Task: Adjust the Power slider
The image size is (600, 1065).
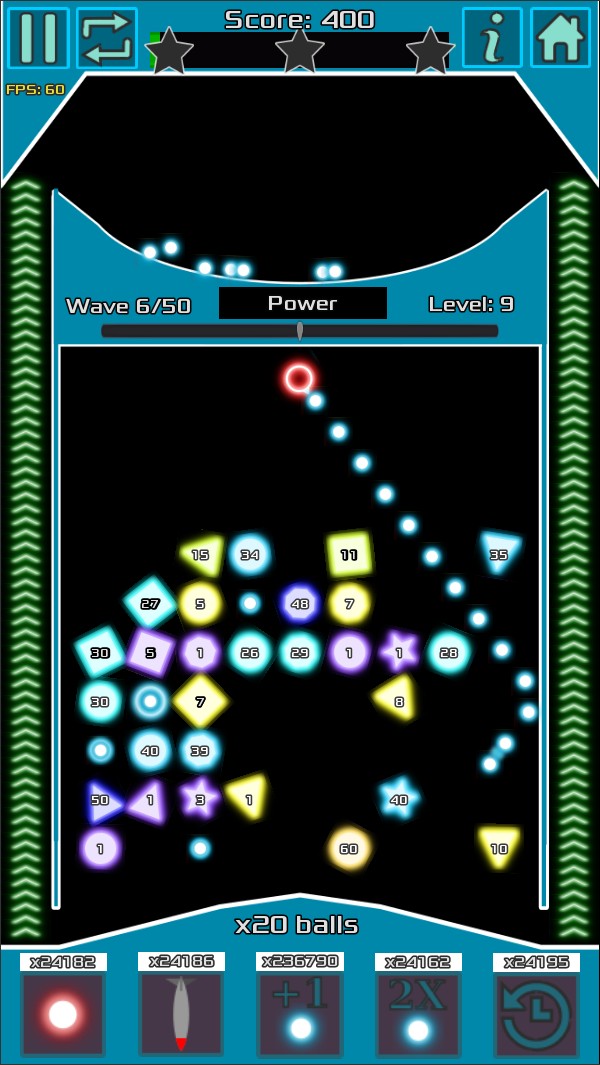Action: click(x=300, y=331)
